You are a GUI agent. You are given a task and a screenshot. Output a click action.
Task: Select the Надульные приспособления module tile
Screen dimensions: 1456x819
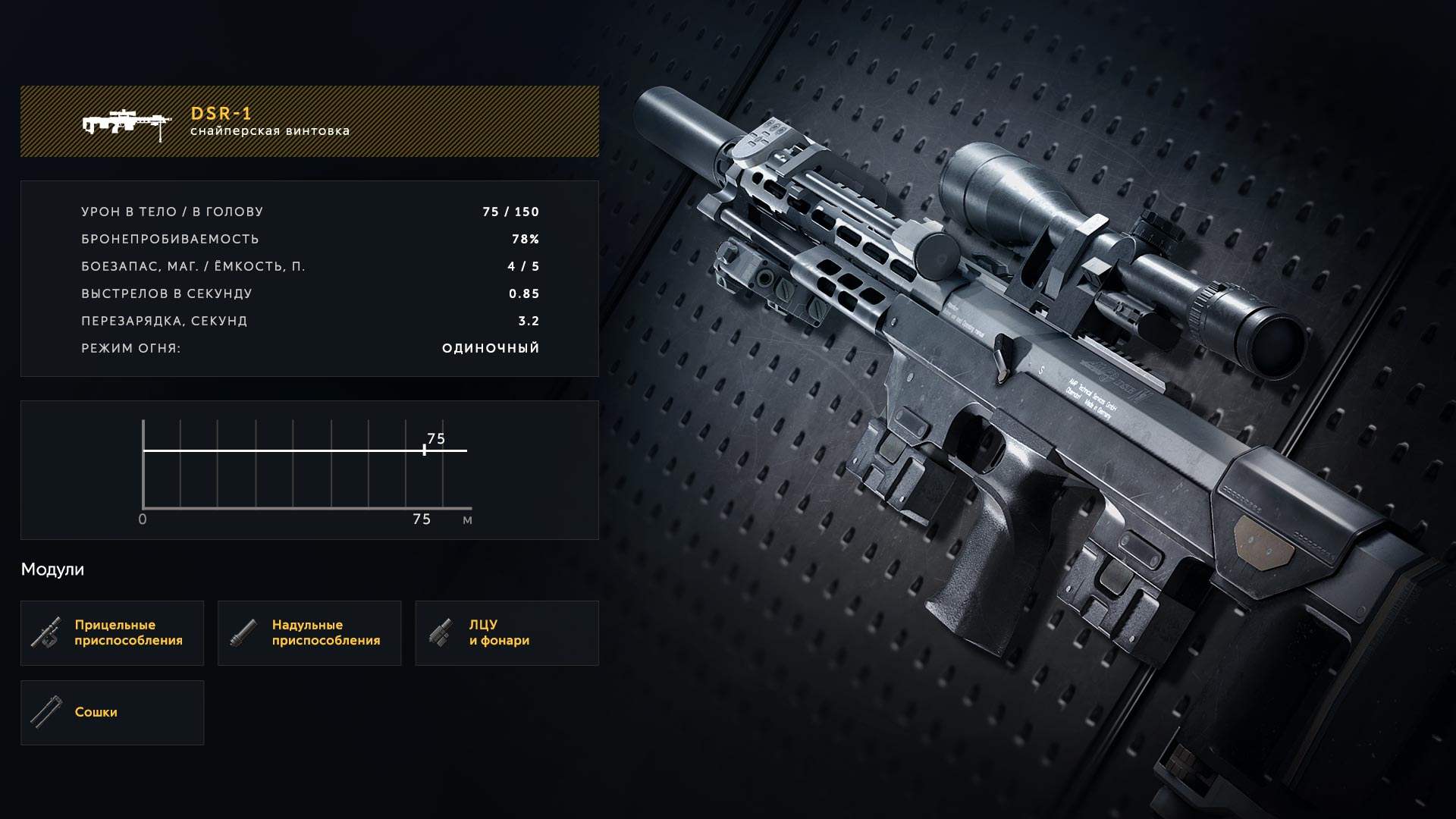point(309,633)
